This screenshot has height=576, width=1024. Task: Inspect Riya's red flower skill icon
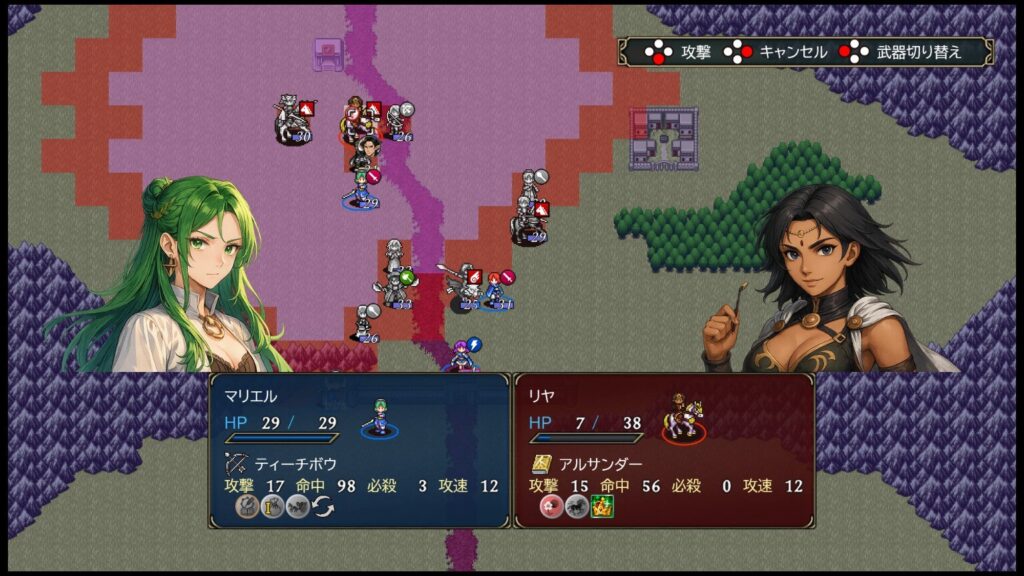(551, 507)
